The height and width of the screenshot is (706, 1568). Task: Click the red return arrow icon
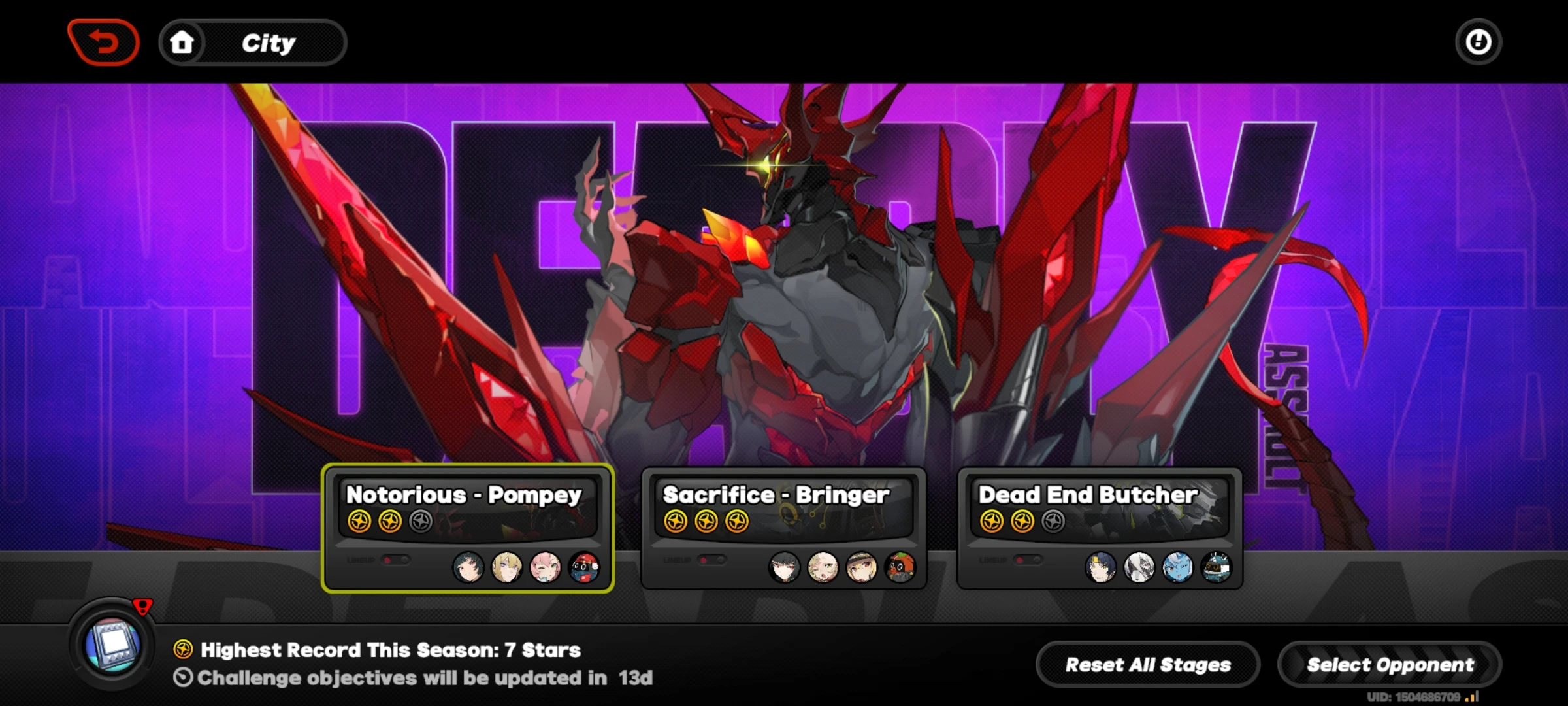(105, 41)
